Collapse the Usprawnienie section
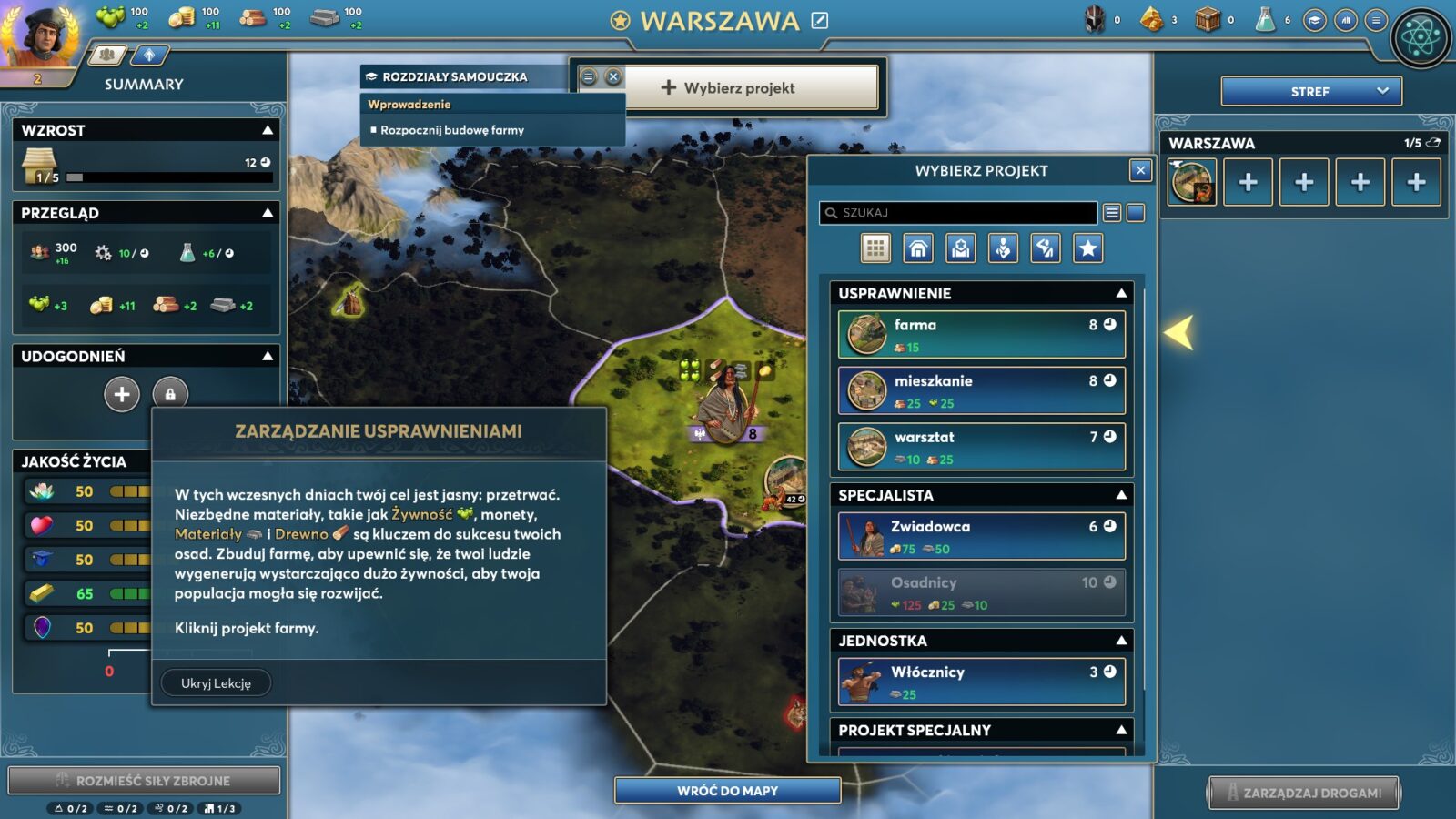Viewport: 1456px width, 819px height. pos(1121,293)
